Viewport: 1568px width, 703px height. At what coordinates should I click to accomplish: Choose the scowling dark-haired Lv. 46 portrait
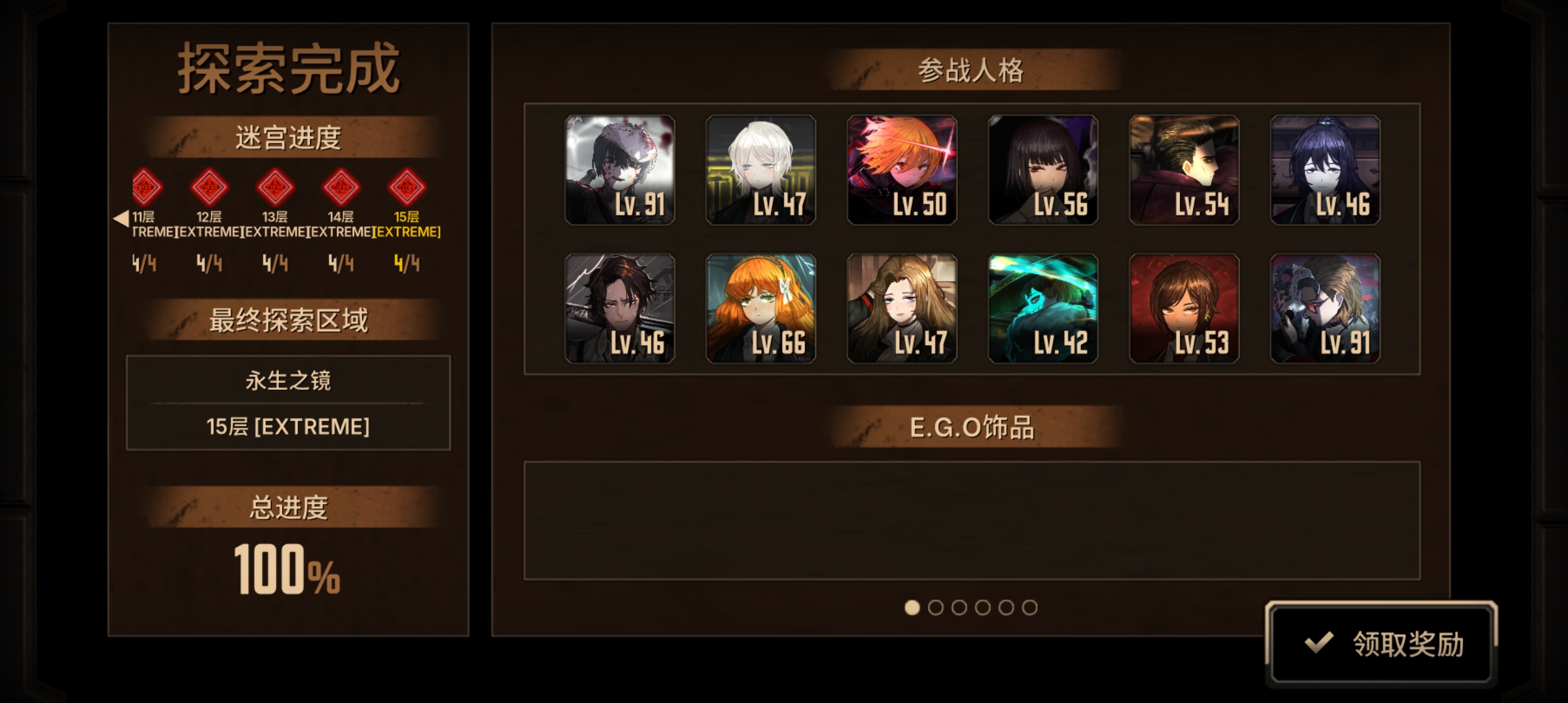[620, 309]
